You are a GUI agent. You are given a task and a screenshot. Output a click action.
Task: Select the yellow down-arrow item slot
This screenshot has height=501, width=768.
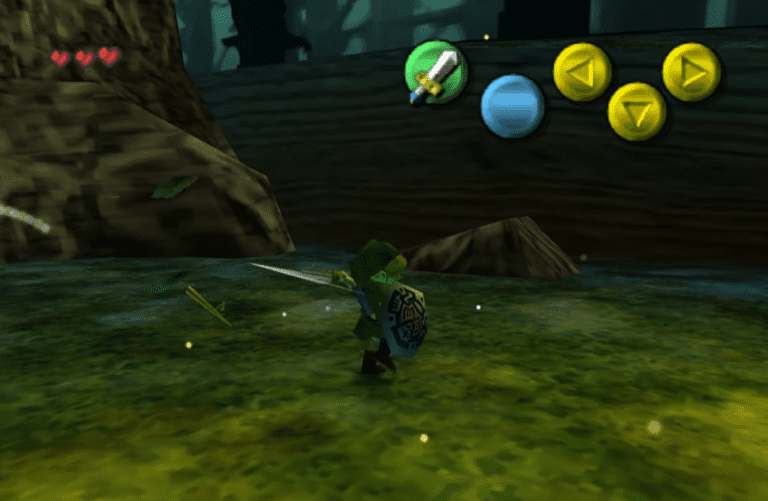tap(637, 109)
